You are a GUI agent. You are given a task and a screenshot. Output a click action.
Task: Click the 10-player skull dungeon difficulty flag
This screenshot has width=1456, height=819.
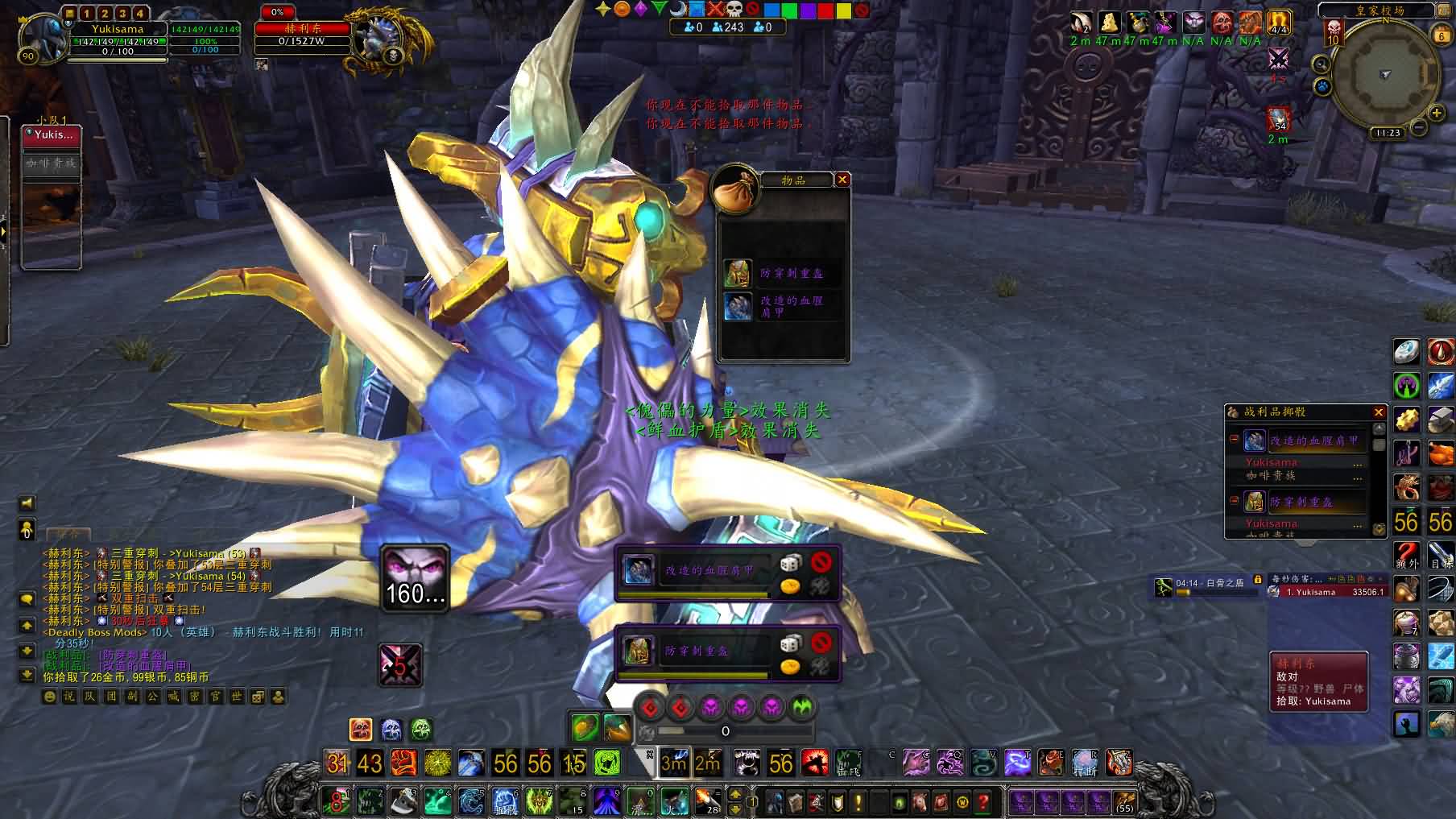[1334, 32]
